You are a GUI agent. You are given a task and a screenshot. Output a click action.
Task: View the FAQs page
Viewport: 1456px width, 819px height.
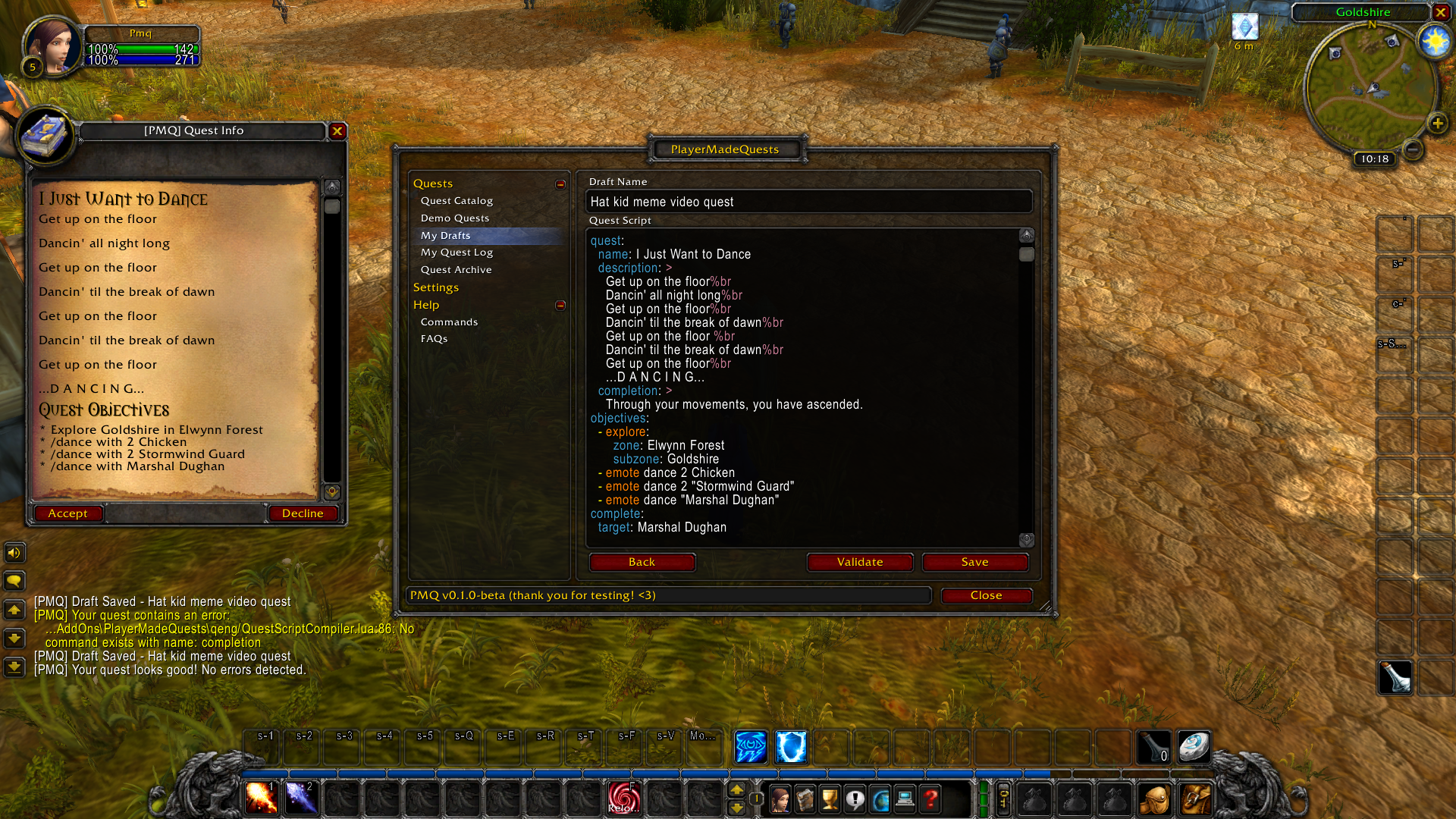coord(434,339)
